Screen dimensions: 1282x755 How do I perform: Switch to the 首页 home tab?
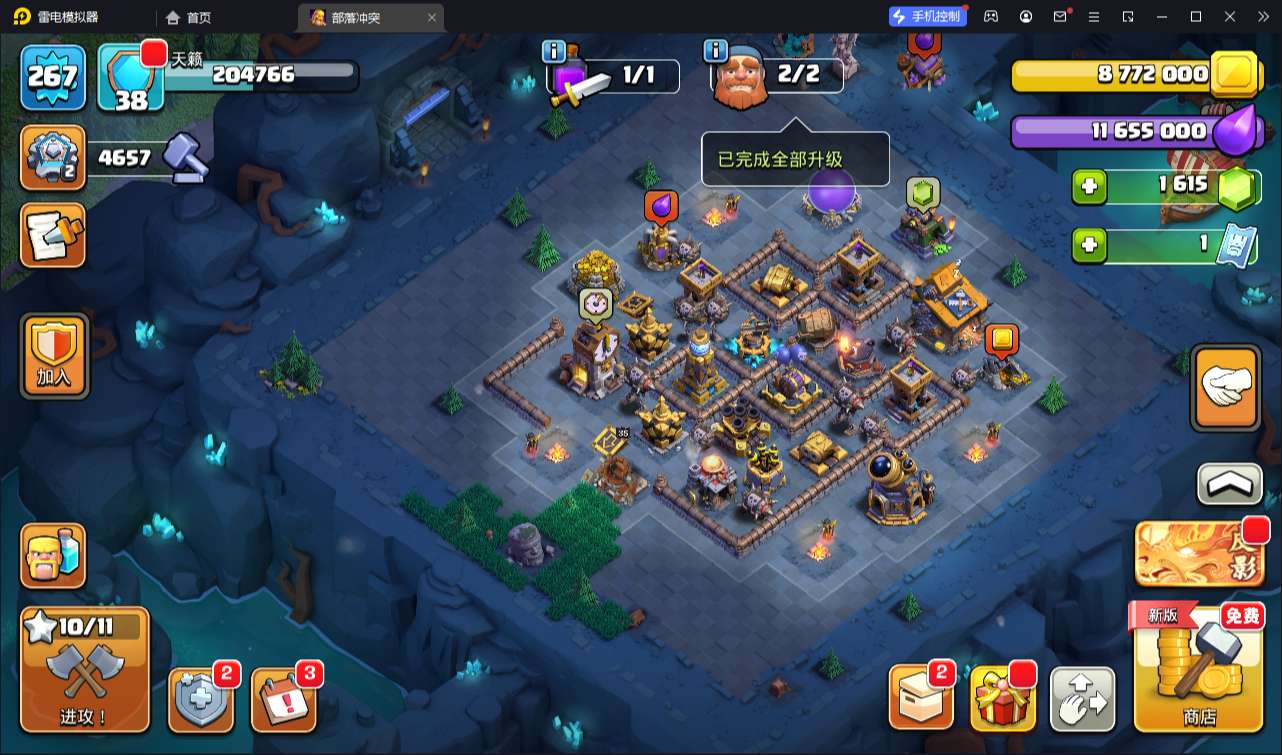[x=189, y=17]
